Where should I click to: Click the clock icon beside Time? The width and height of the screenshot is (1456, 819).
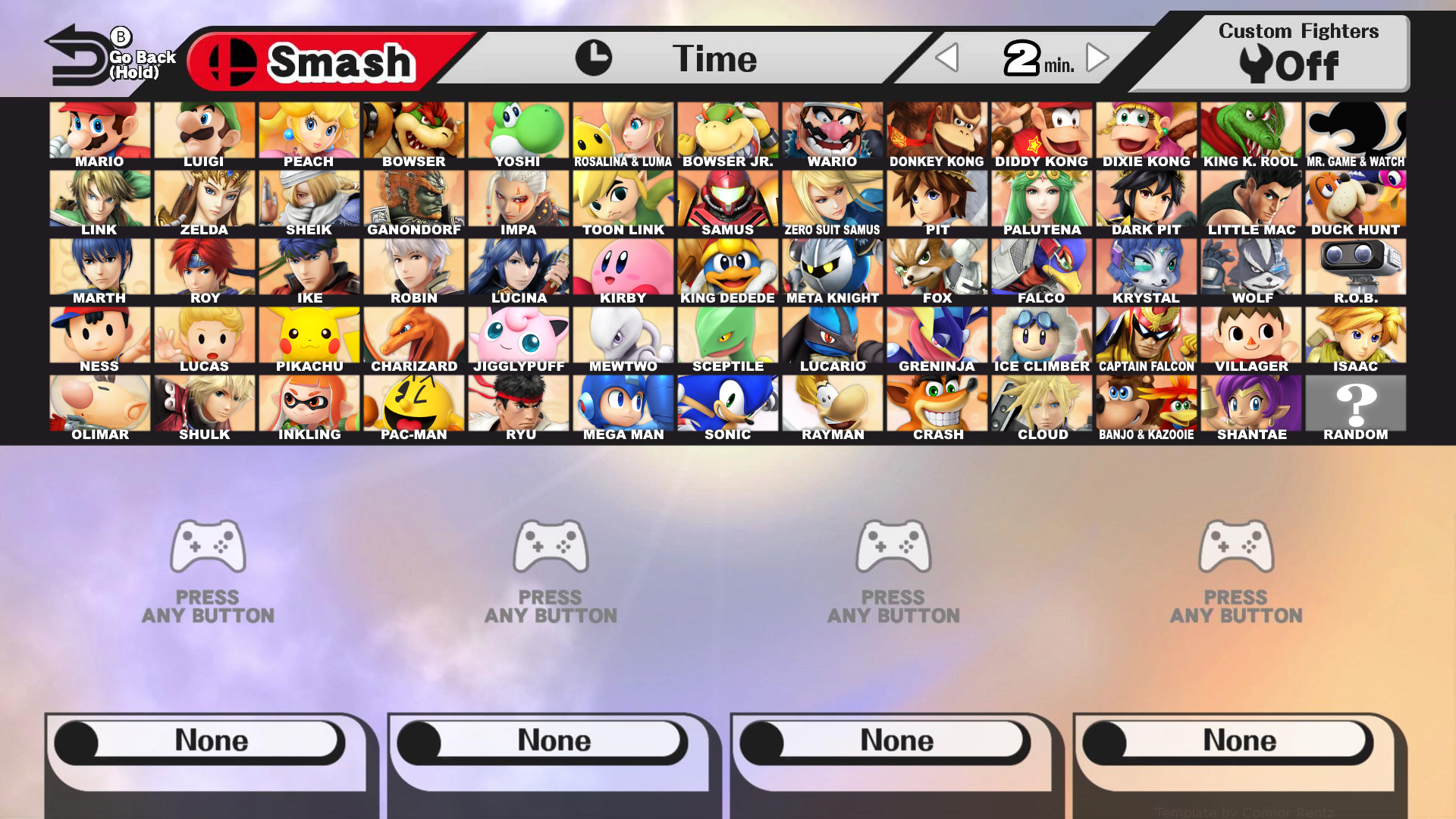595,57
